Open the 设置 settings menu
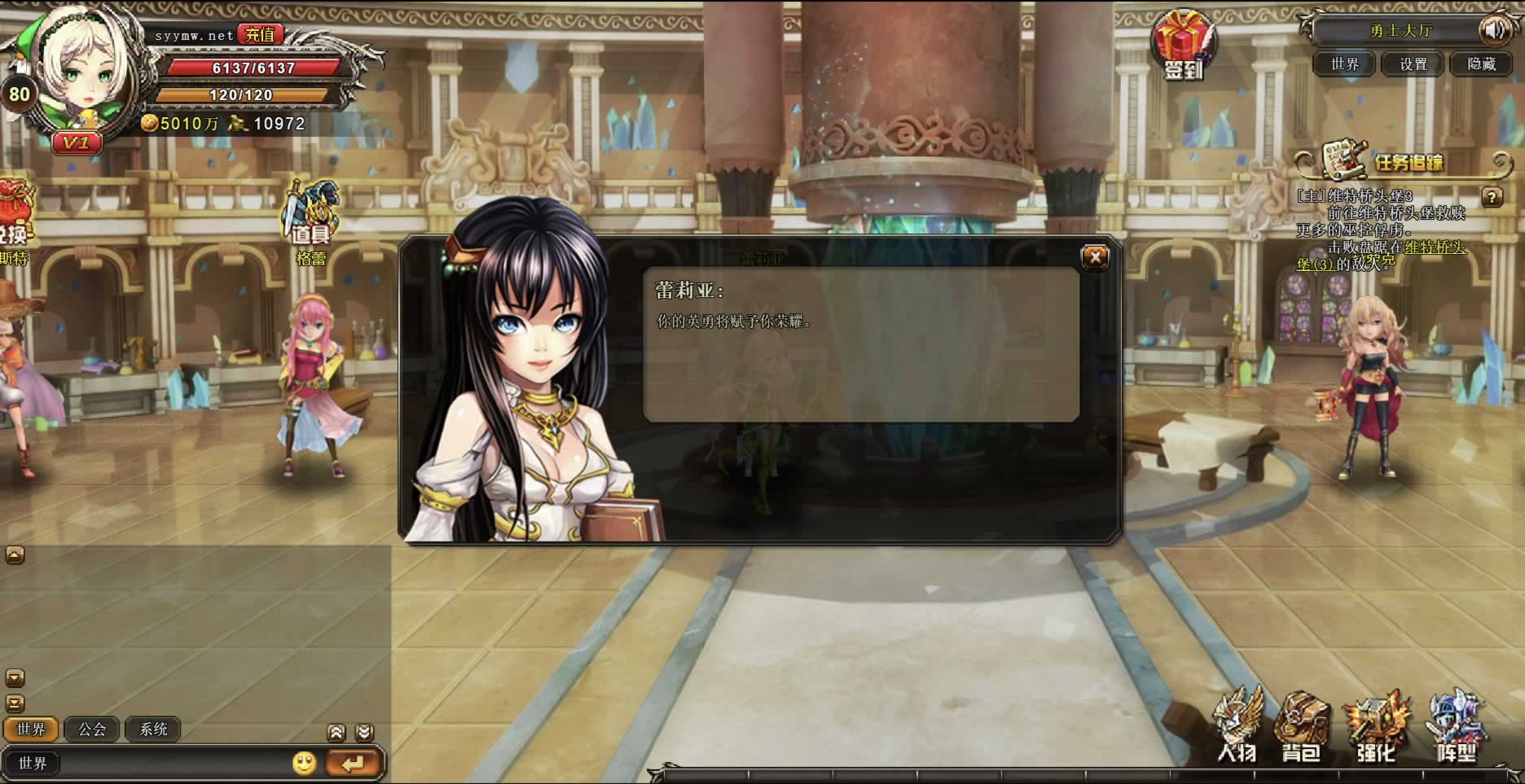Viewport: 1525px width, 784px height. pyautogui.click(x=1413, y=64)
